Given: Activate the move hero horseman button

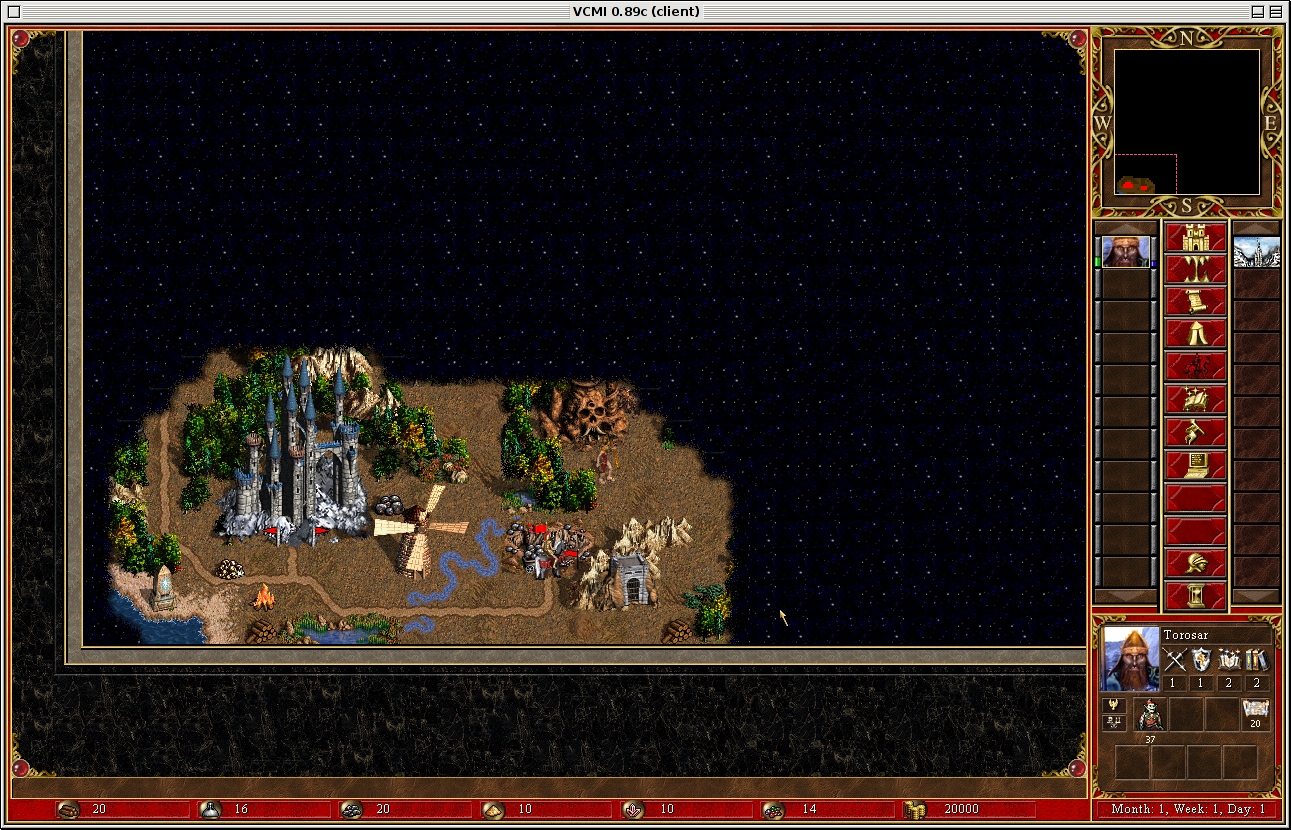Looking at the screenshot, I should [x=1196, y=367].
